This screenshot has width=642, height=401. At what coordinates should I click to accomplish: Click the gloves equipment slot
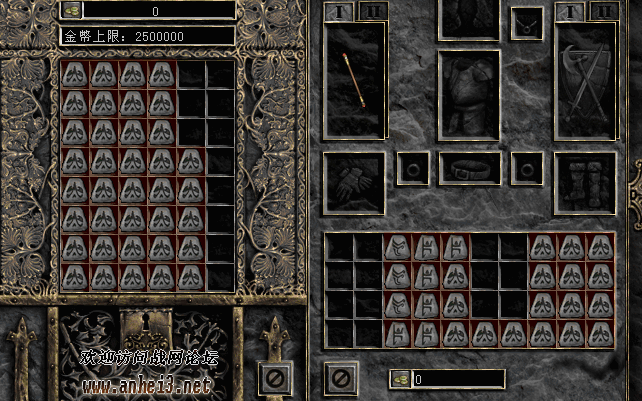pos(354,183)
